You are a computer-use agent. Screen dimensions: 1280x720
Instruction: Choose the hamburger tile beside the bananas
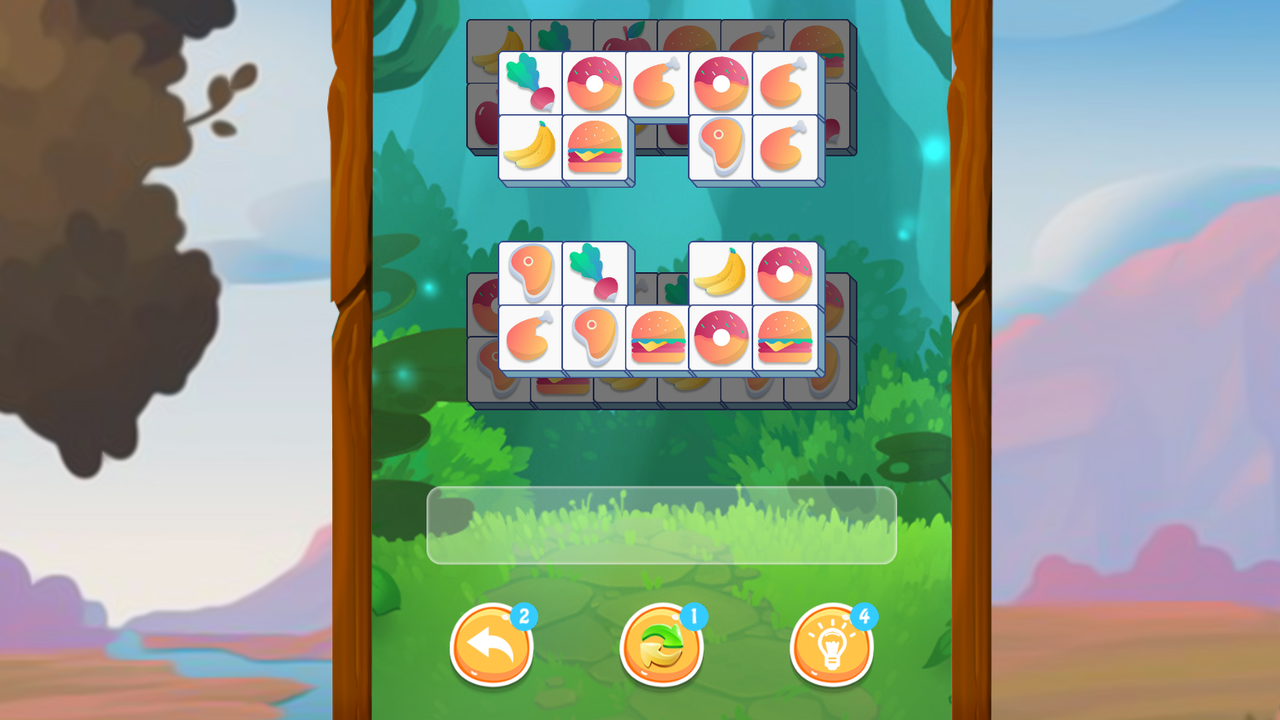(595, 149)
